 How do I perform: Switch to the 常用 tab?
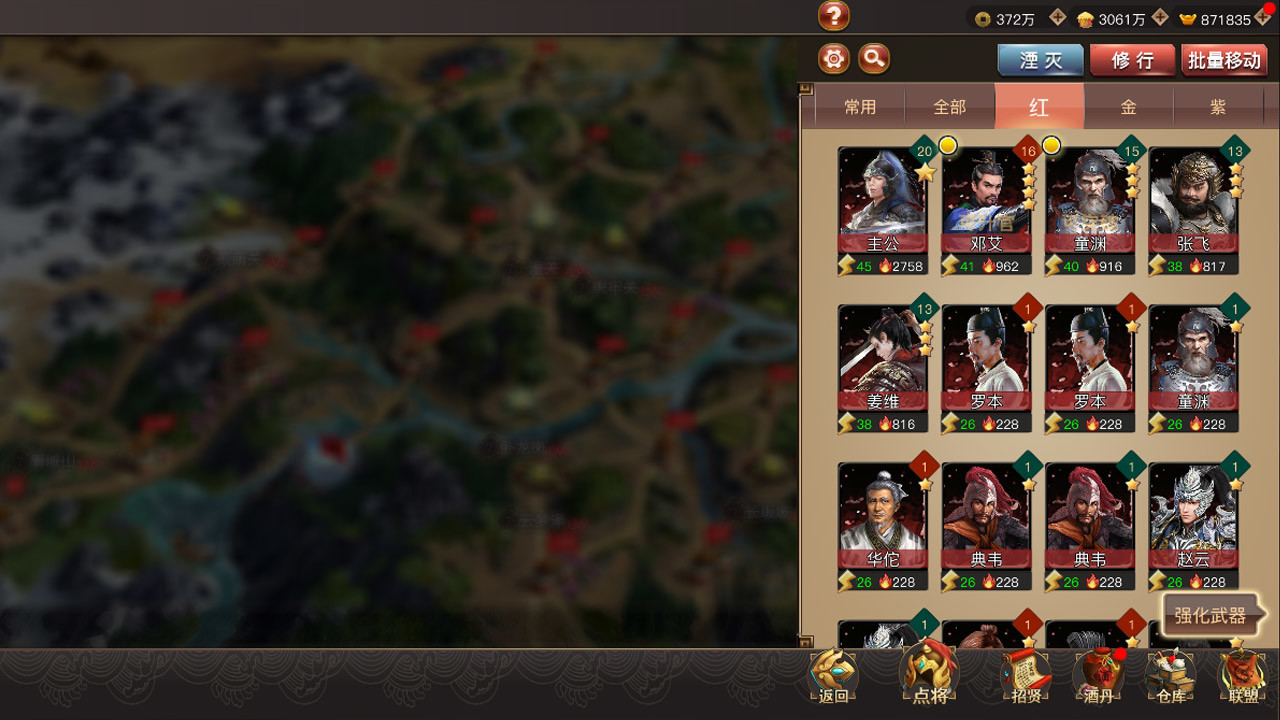point(861,106)
